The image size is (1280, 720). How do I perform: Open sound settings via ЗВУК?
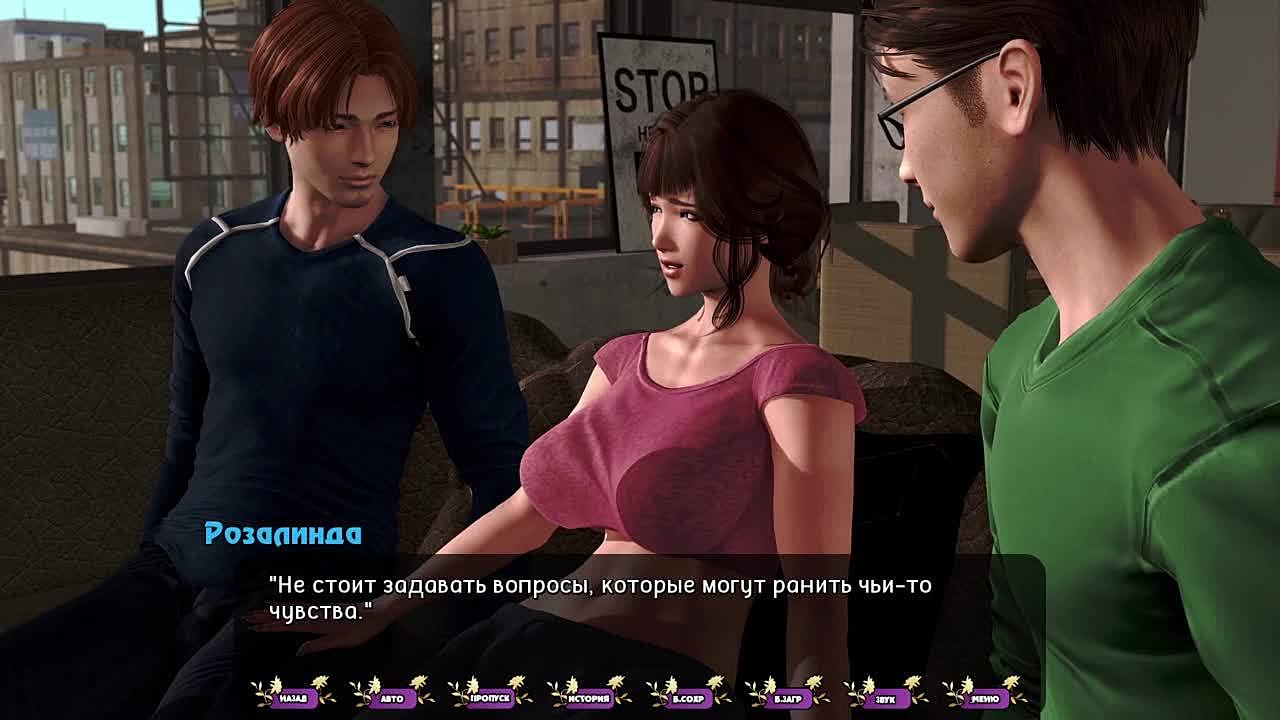pyautogui.click(x=886, y=698)
